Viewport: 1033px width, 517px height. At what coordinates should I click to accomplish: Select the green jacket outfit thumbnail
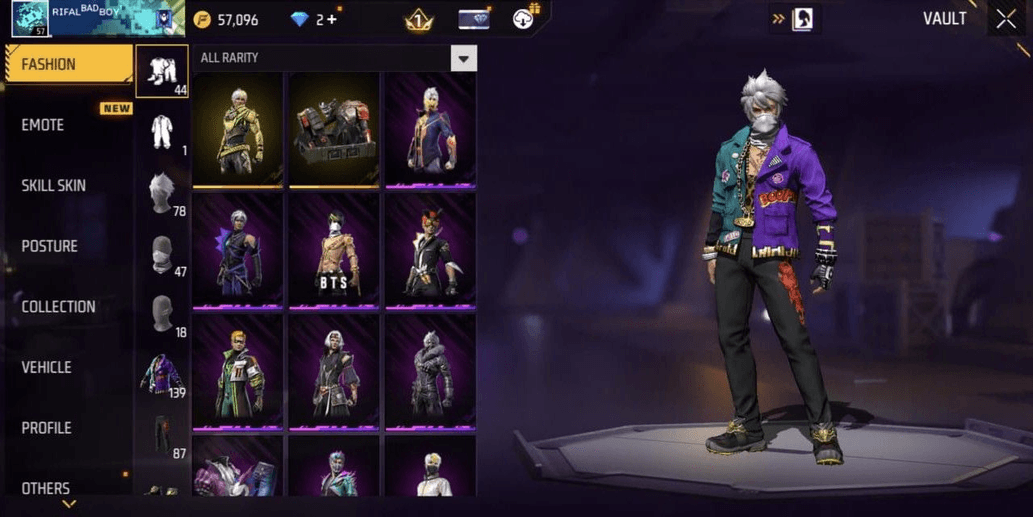click(x=238, y=371)
